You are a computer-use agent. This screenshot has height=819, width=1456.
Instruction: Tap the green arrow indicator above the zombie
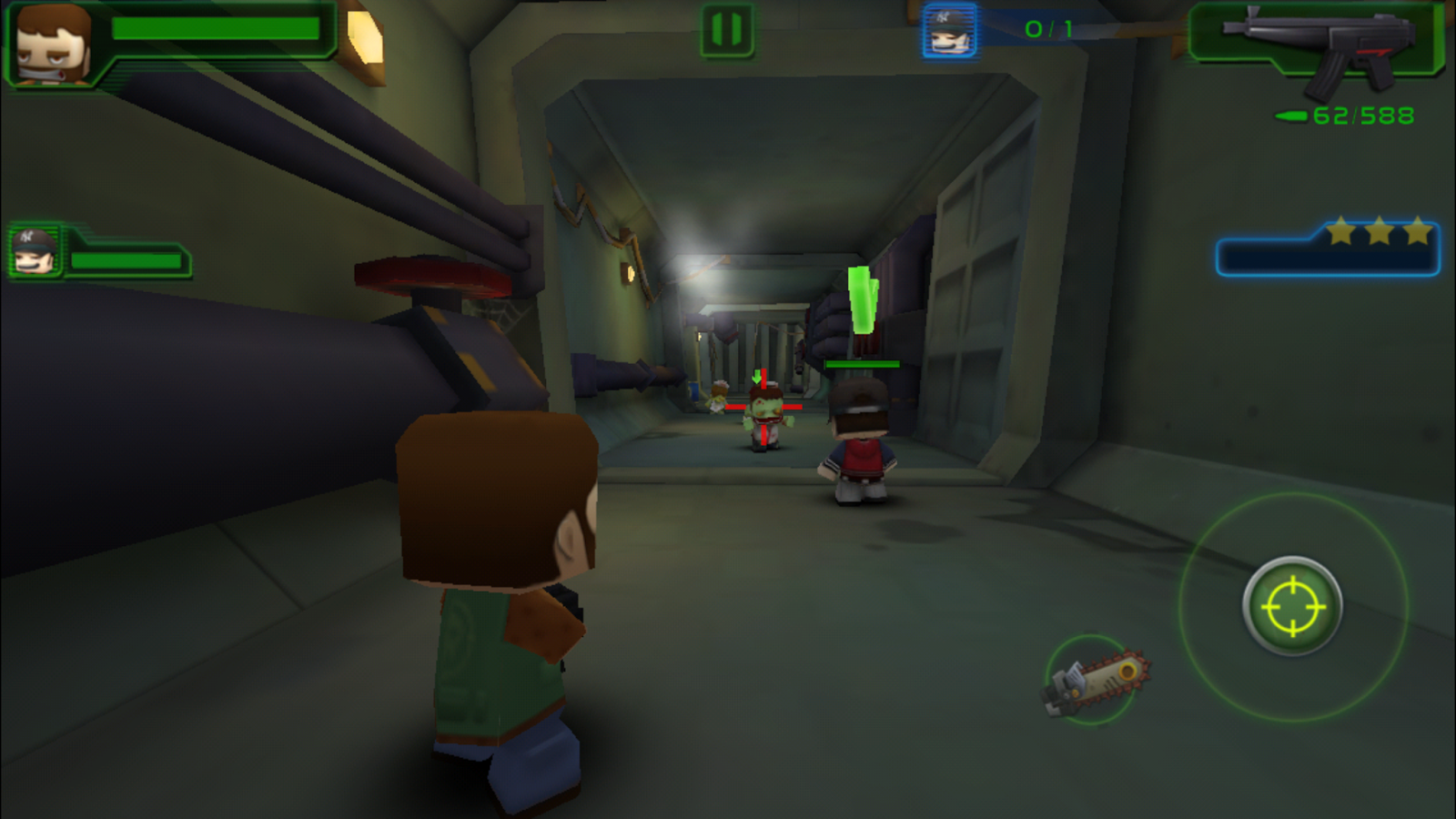[x=758, y=378]
